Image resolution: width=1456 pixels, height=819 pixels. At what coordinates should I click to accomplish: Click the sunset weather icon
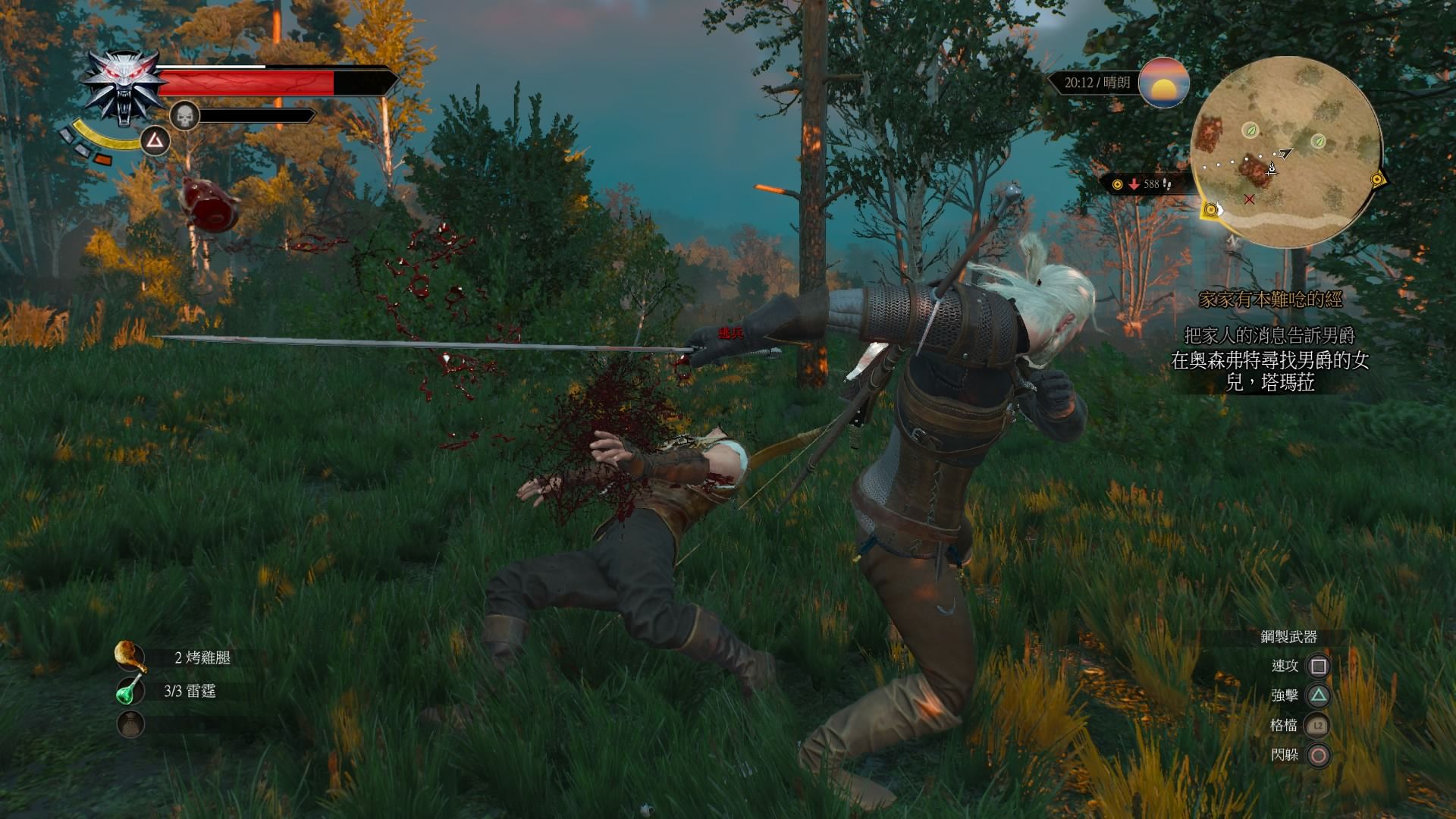coord(1163,83)
